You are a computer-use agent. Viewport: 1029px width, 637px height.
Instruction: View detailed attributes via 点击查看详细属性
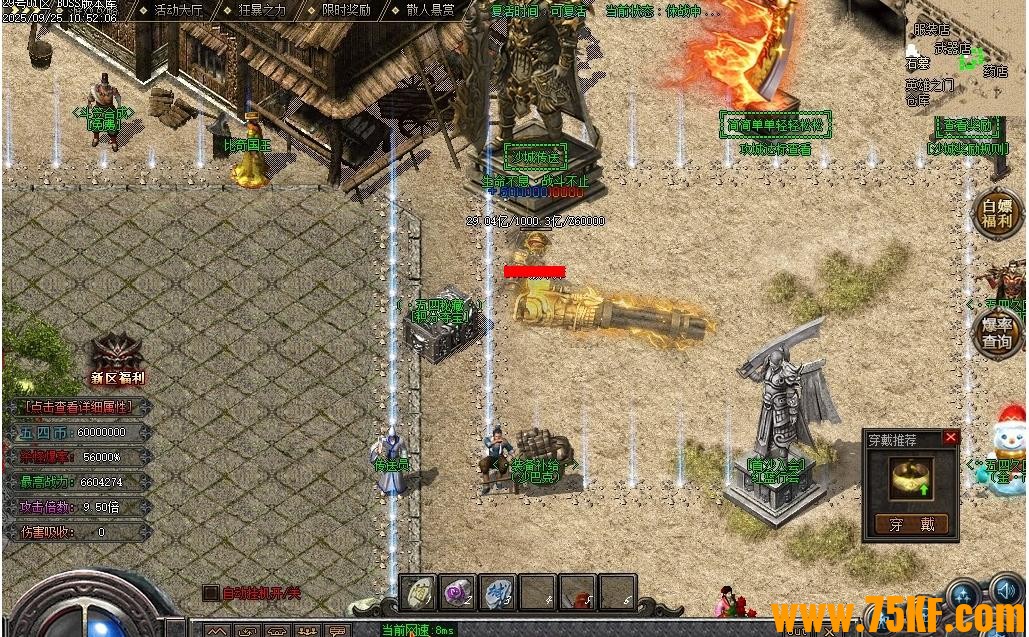78,407
